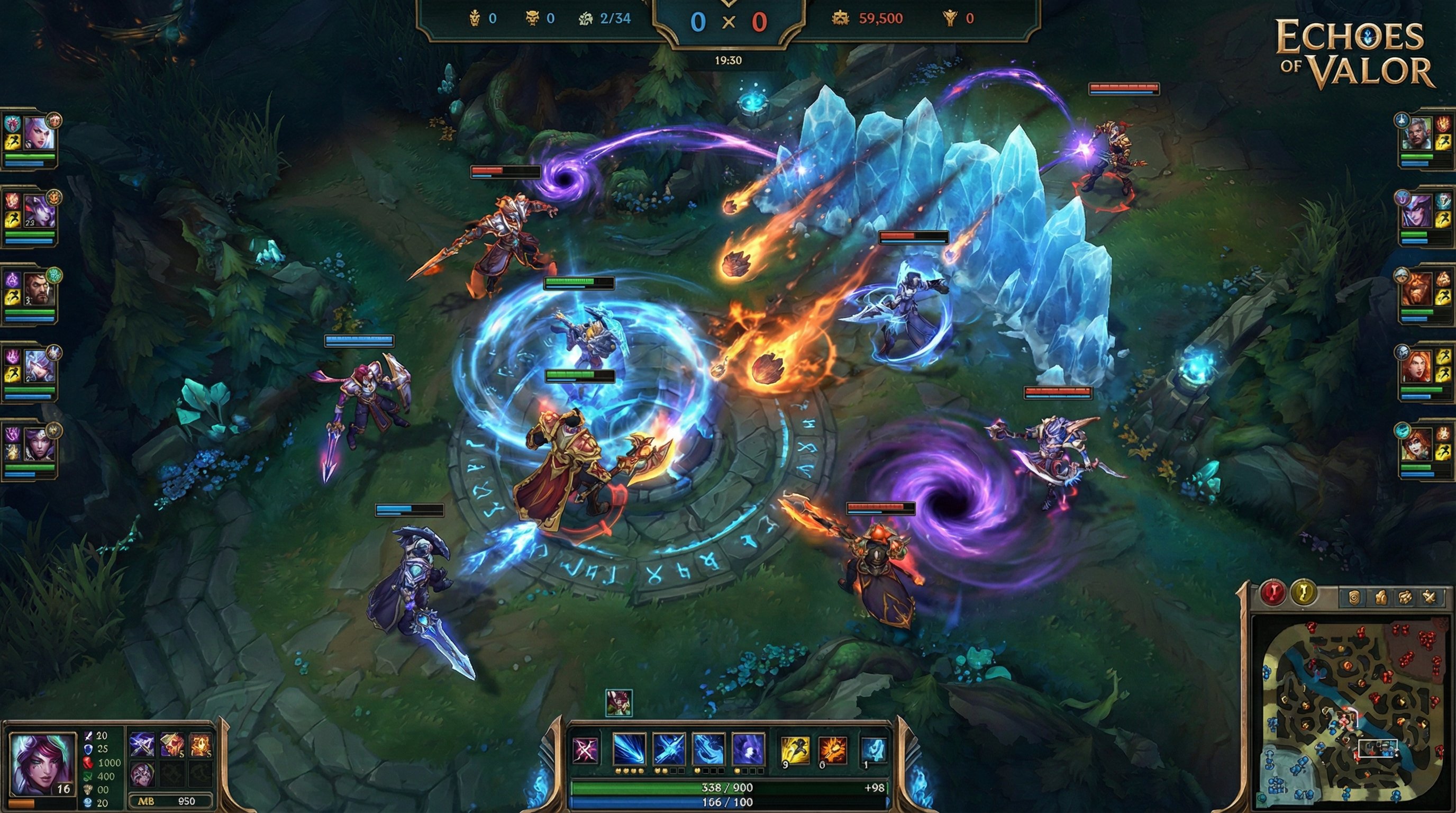Viewport: 1456px width, 813px height.
Task: Cast the crossed ice blades ability
Action: click(x=669, y=749)
